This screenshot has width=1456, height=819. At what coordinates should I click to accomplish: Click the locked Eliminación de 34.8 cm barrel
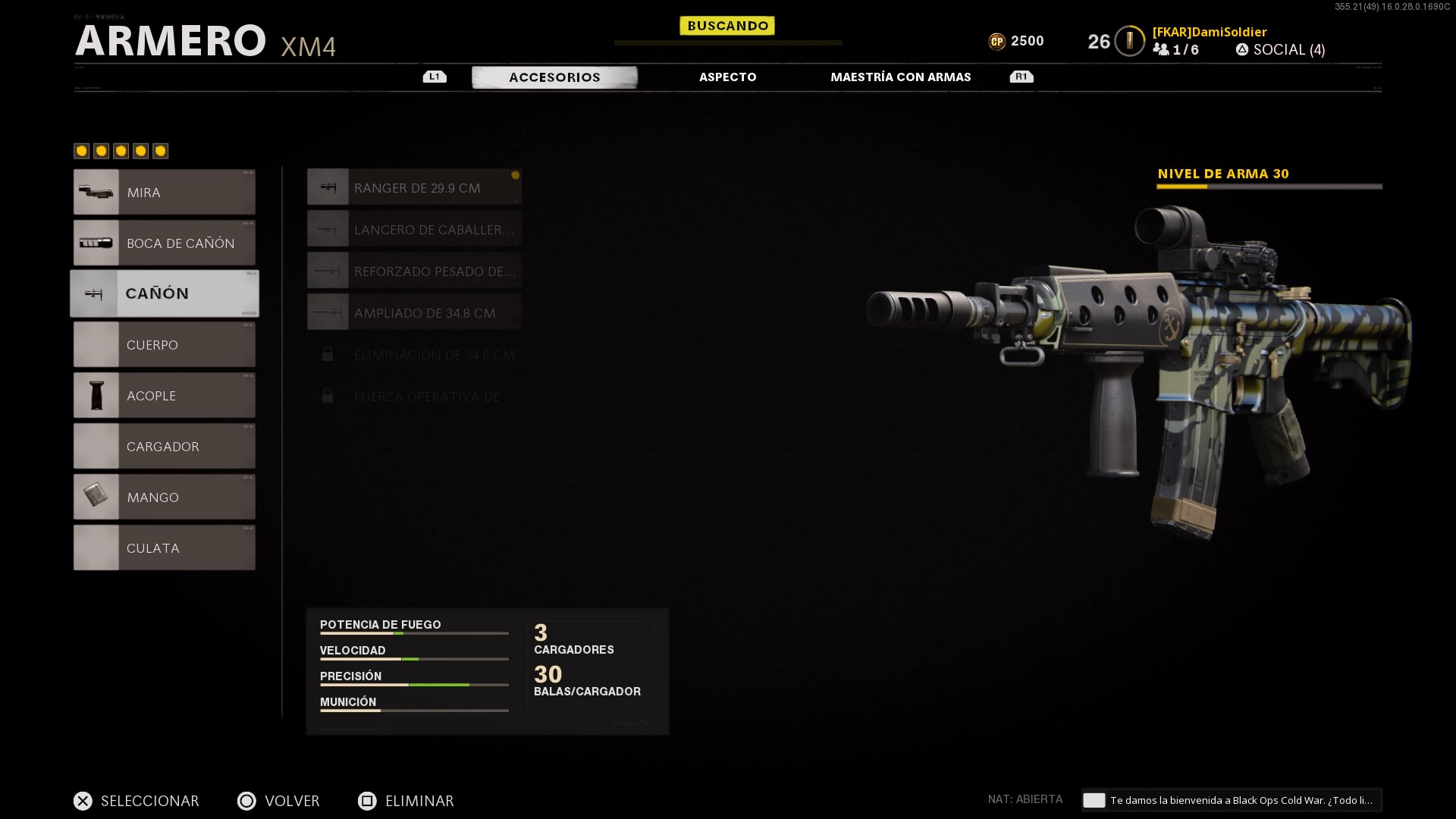[x=414, y=355]
